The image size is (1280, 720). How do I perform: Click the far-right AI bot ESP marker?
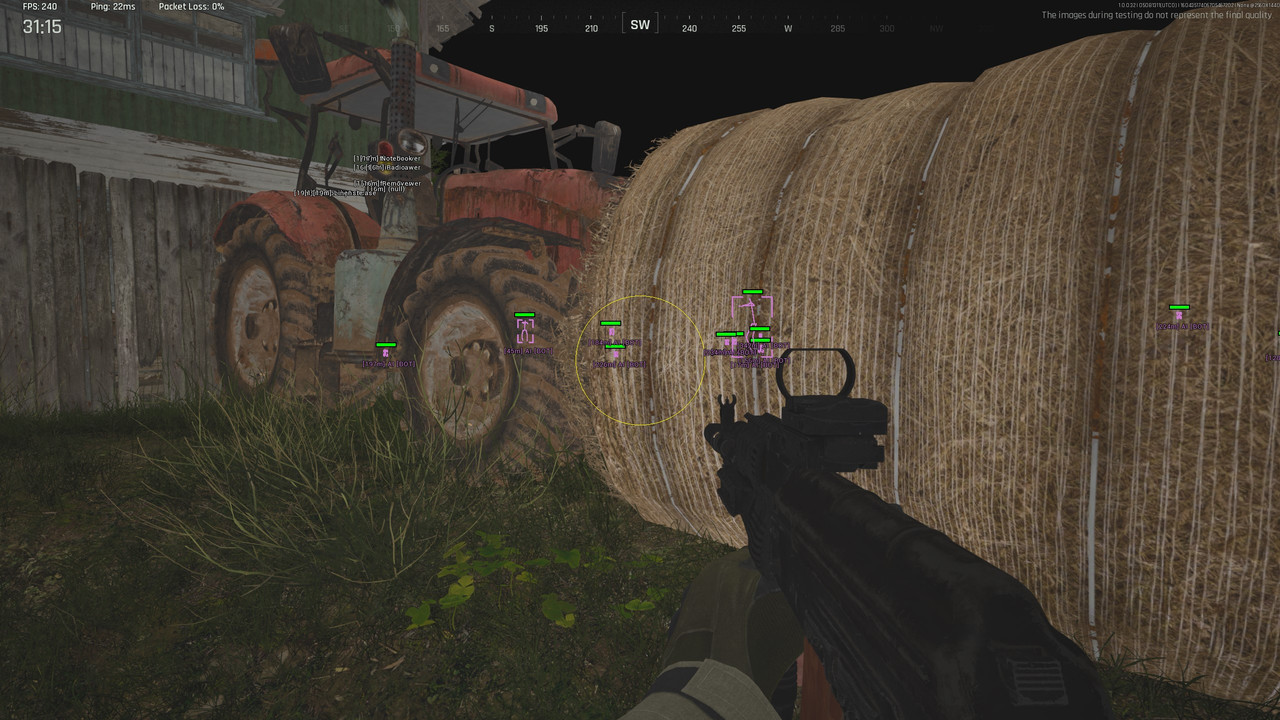pyautogui.click(x=1179, y=315)
